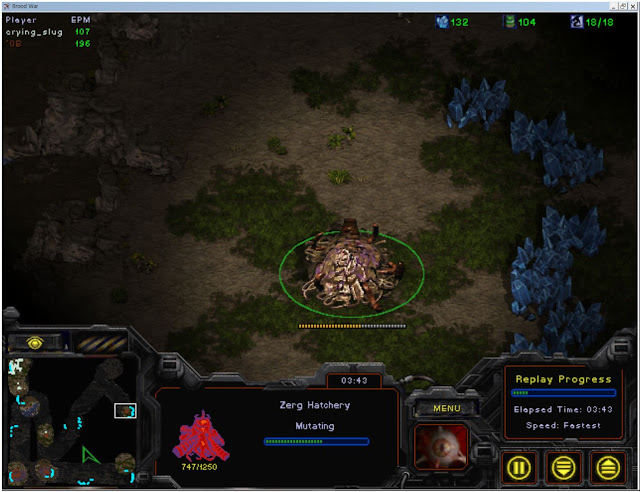
Task: Click the Brood War window title bar
Action: (320, 6)
